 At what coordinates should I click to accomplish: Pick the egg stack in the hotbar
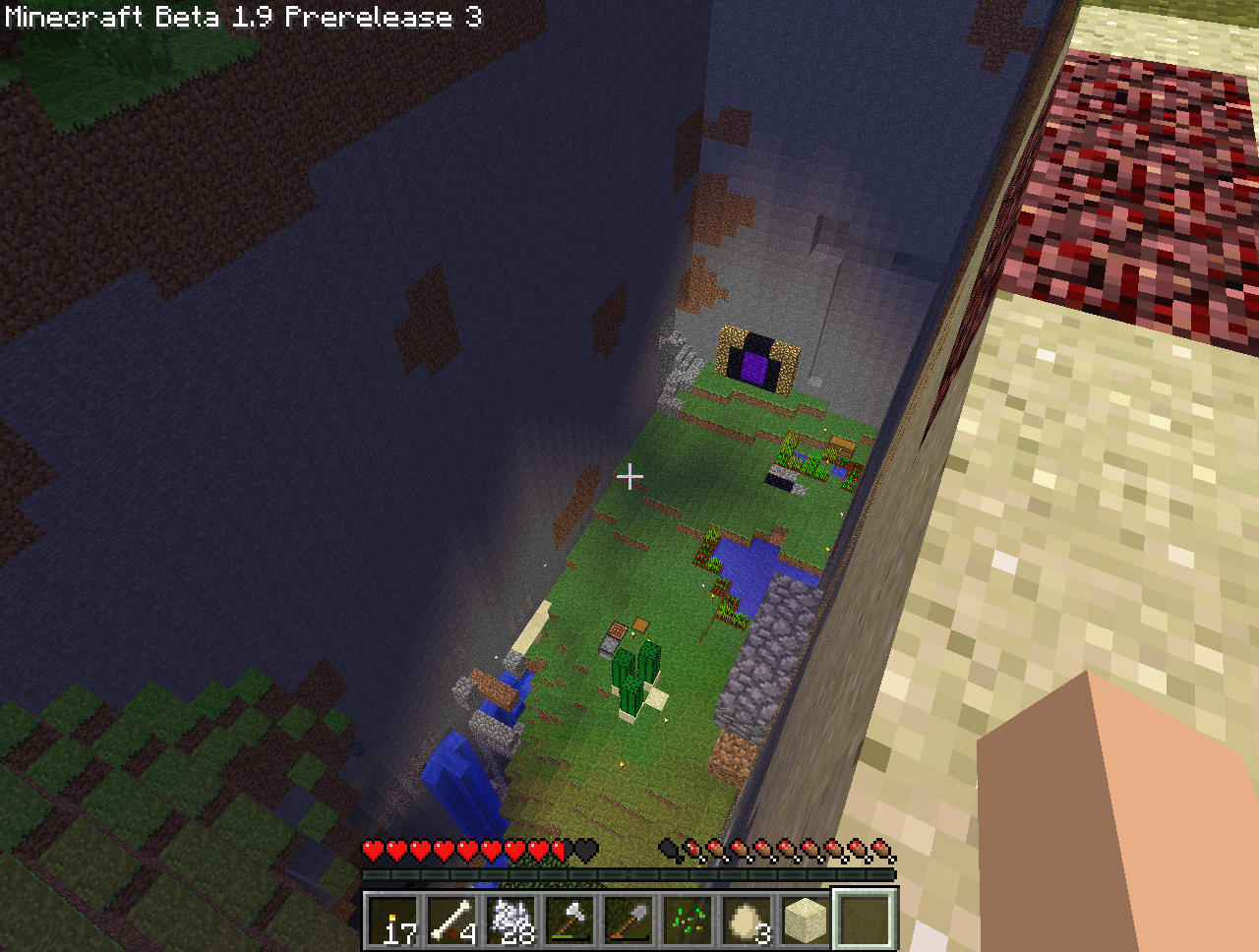[x=748, y=921]
